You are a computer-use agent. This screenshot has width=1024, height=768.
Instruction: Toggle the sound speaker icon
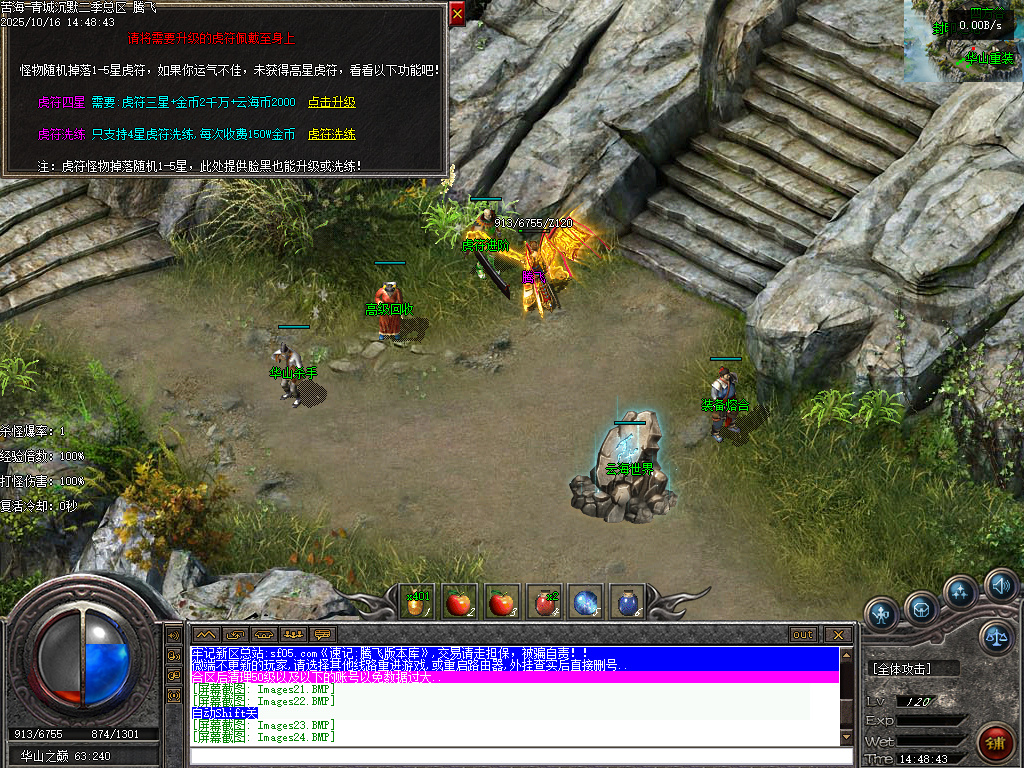point(999,584)
